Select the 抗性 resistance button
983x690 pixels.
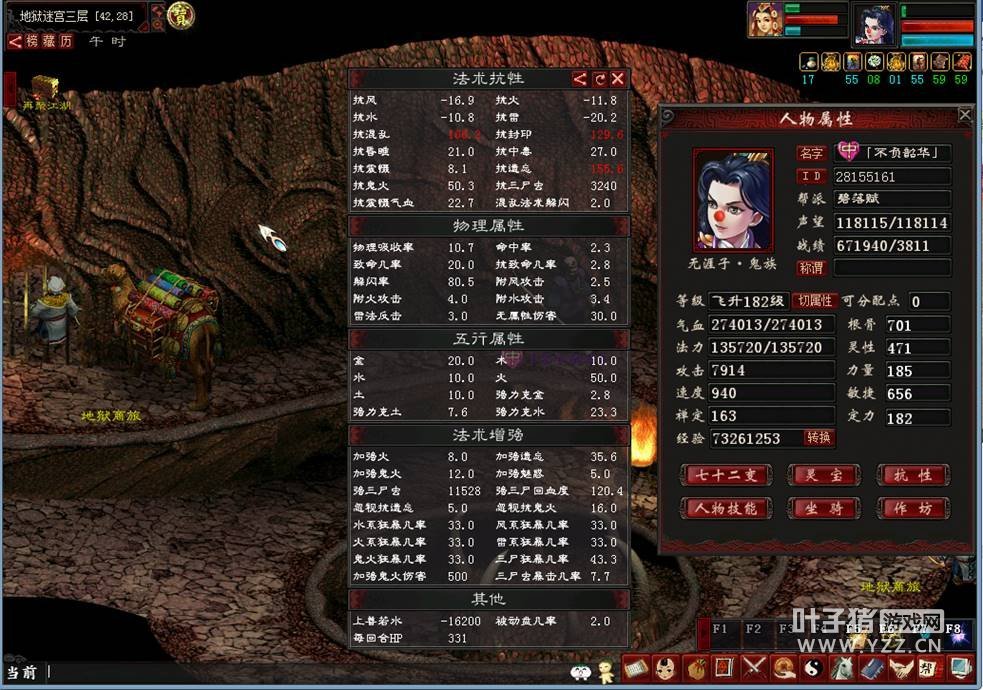click(x=912, y=475)
